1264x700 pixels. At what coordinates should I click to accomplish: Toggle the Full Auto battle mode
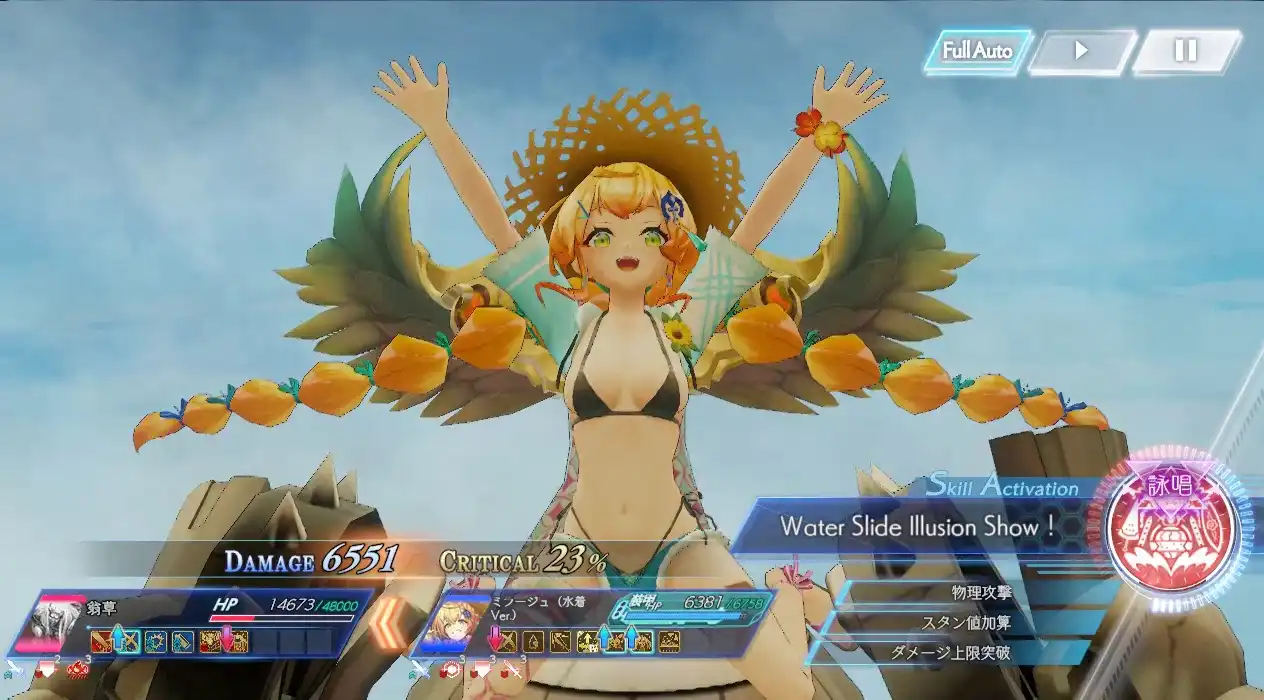pos(976,51)
